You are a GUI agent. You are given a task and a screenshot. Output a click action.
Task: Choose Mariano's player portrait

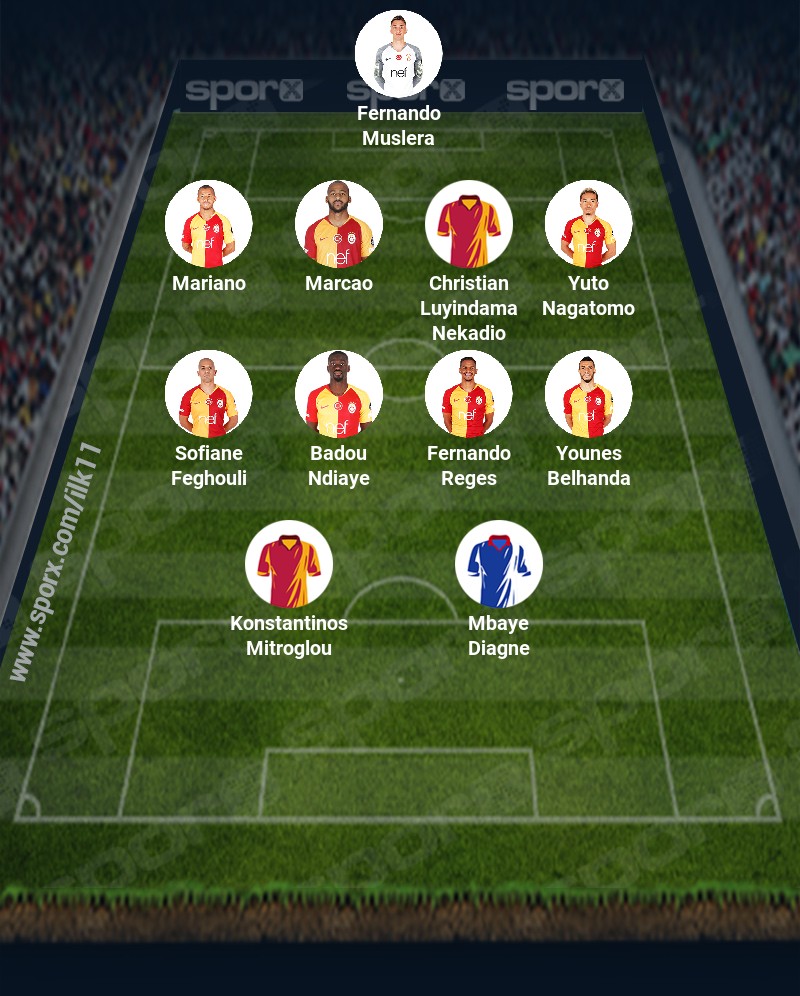[209, 224]
